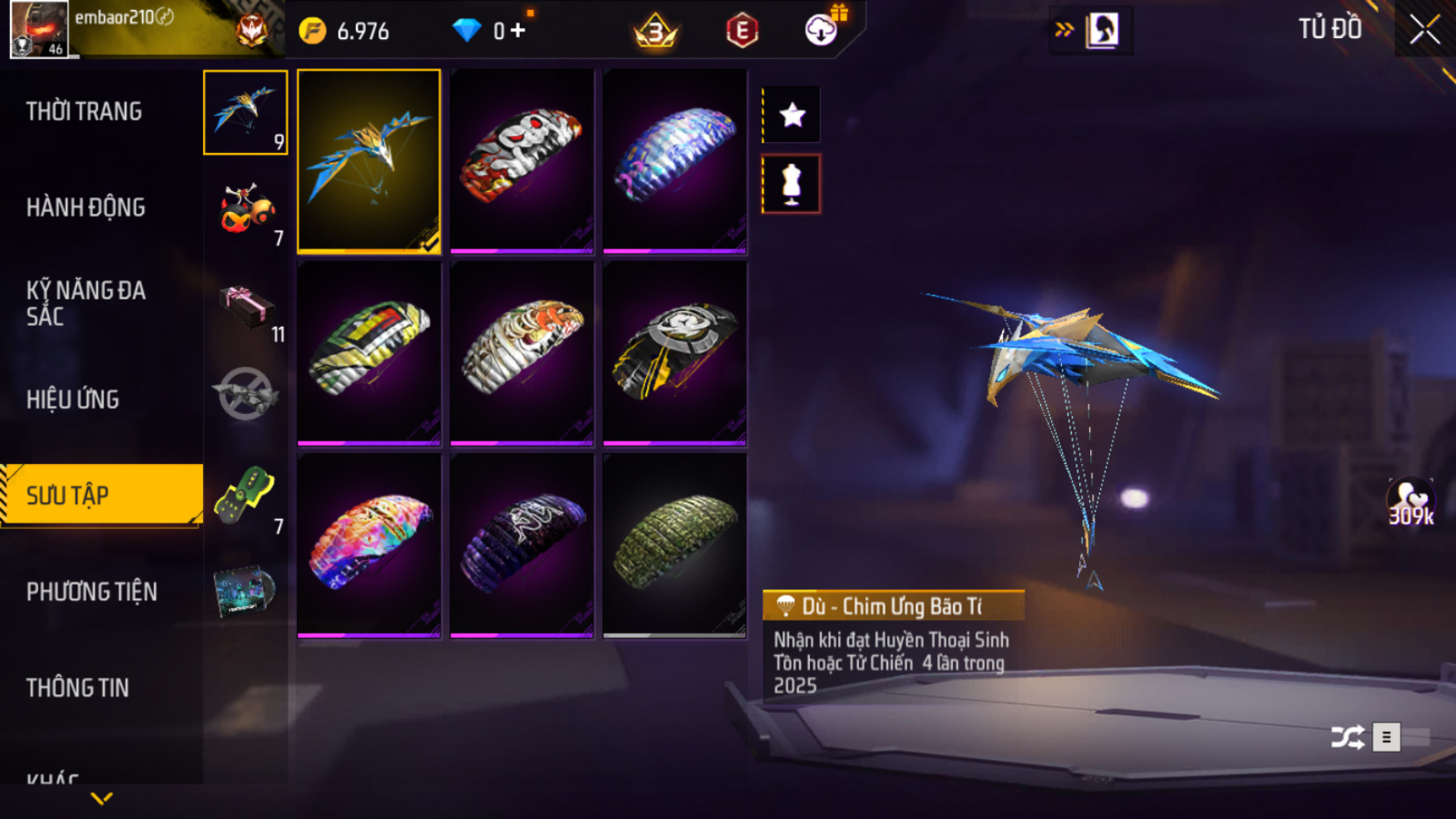The width and height of the screenshot is (1456, 819).
Task: Select the rainbow colored parachute skin
Action: pos(368,545)
